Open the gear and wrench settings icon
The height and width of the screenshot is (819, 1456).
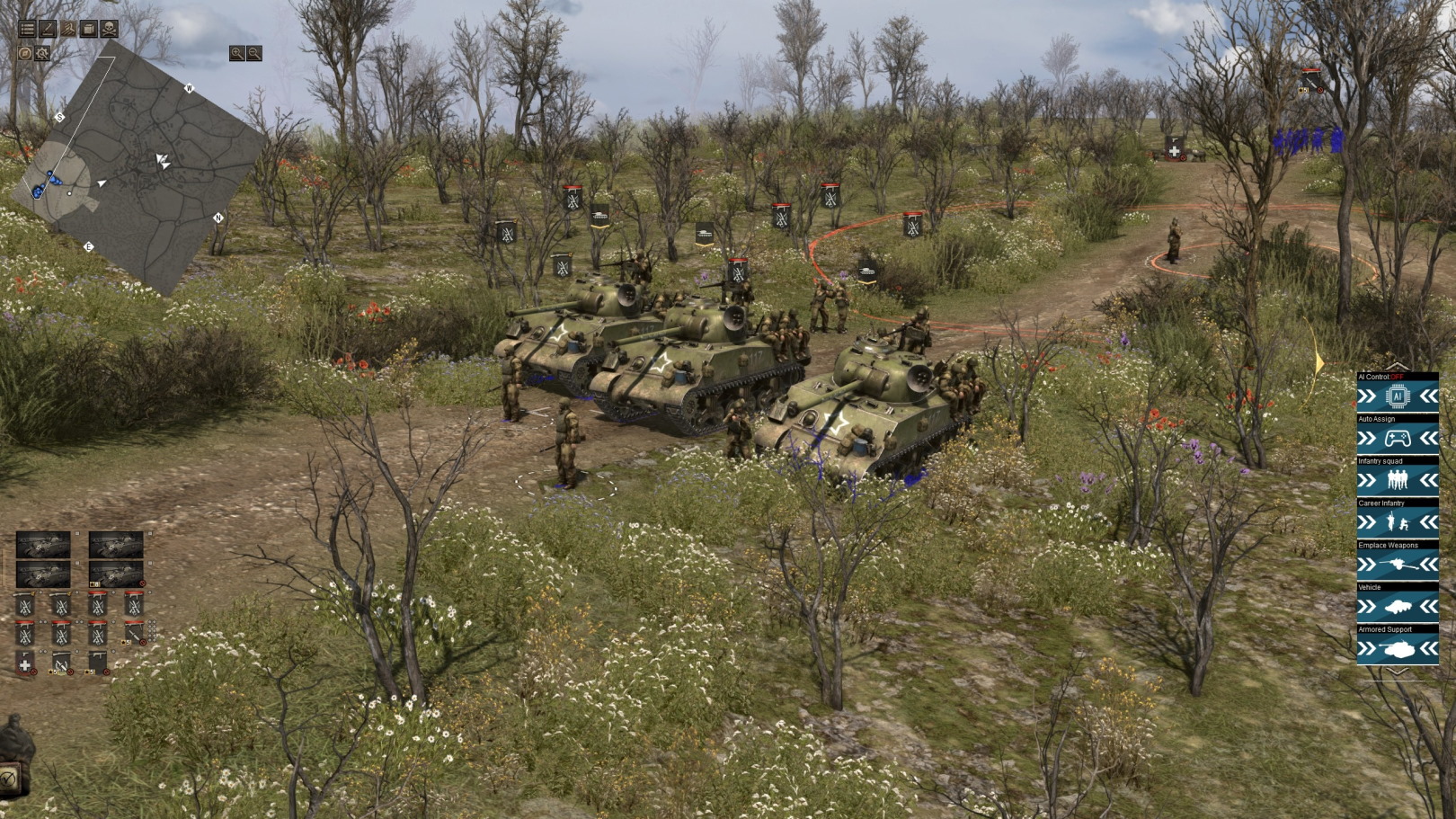tap(42, 54)
